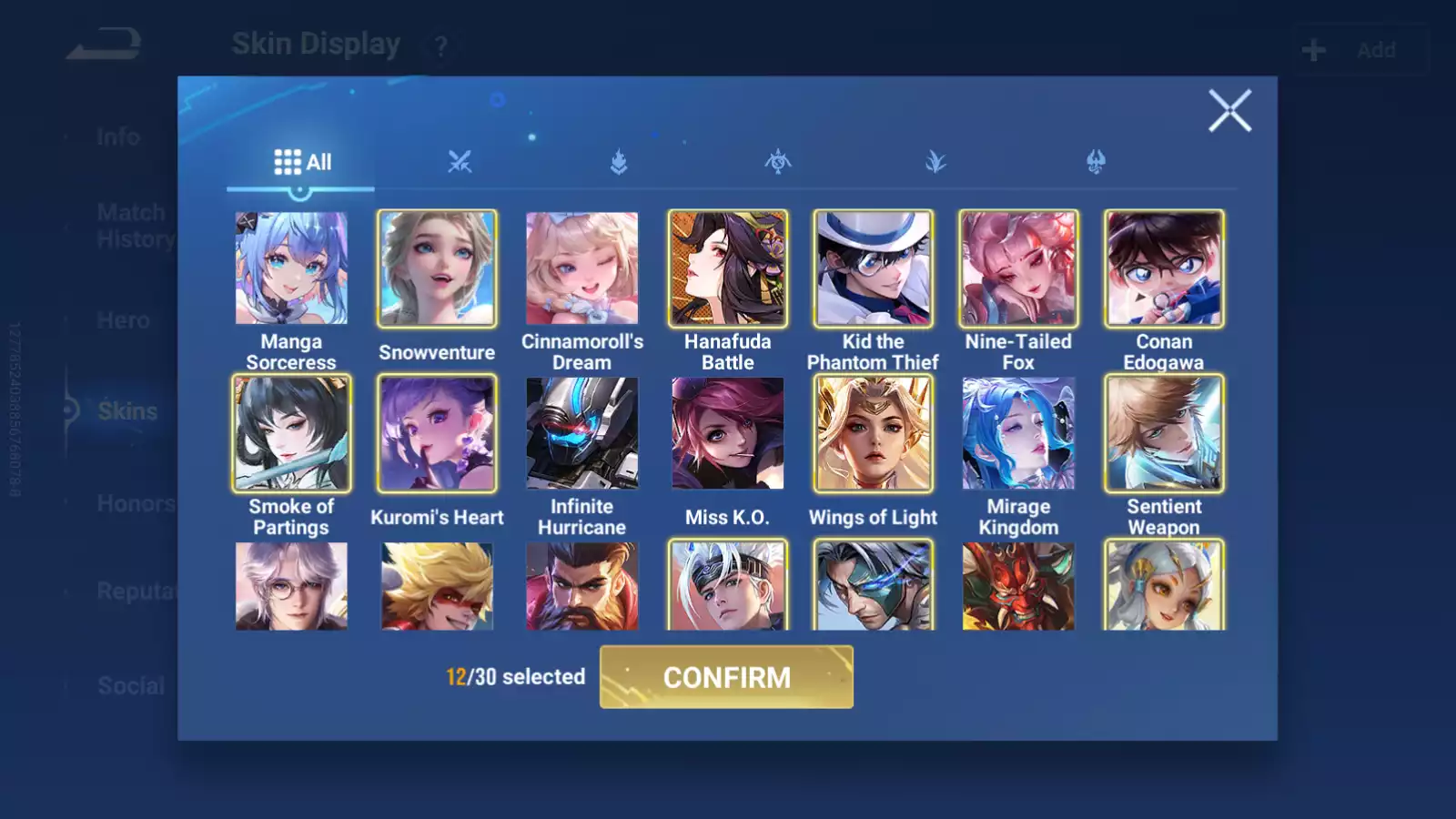Deselect the Snowventure skin
1456x819 pixels.
(x=437, y=269)
